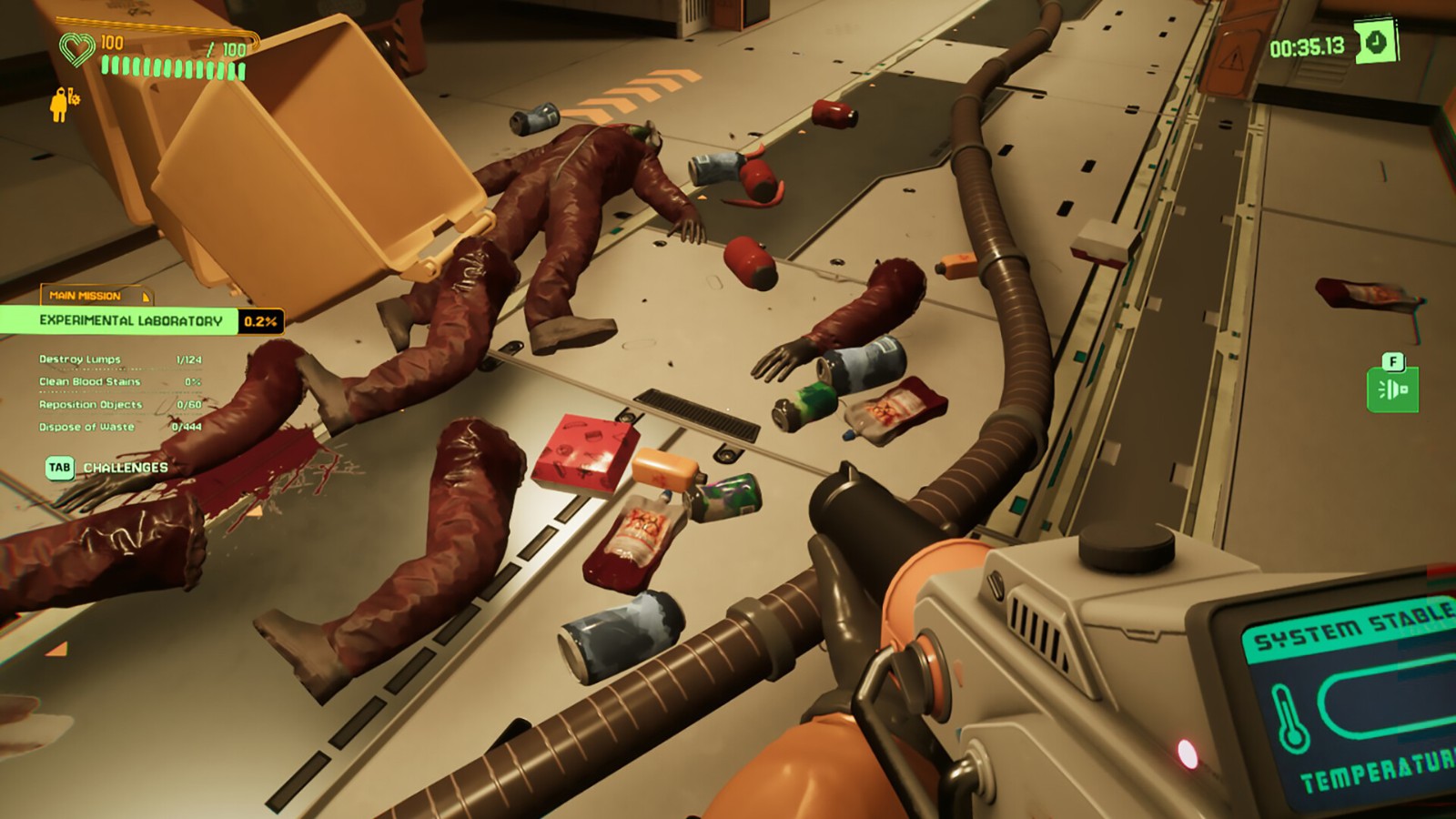
Task: Click the green clock icon
Action: (x=1376, y=43)
